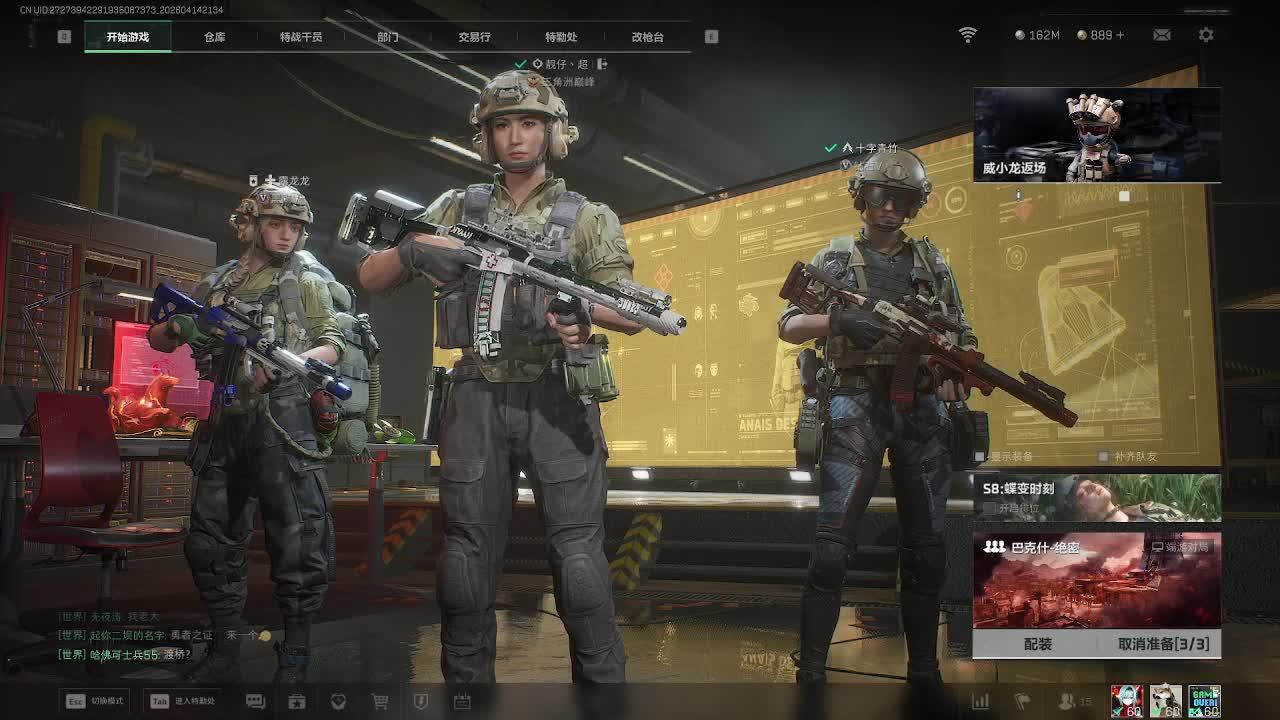Image resolution: width=1280 pixels, height=720 pixels.
Task: Open the chat bubble icon
Action: pos(255,702)
